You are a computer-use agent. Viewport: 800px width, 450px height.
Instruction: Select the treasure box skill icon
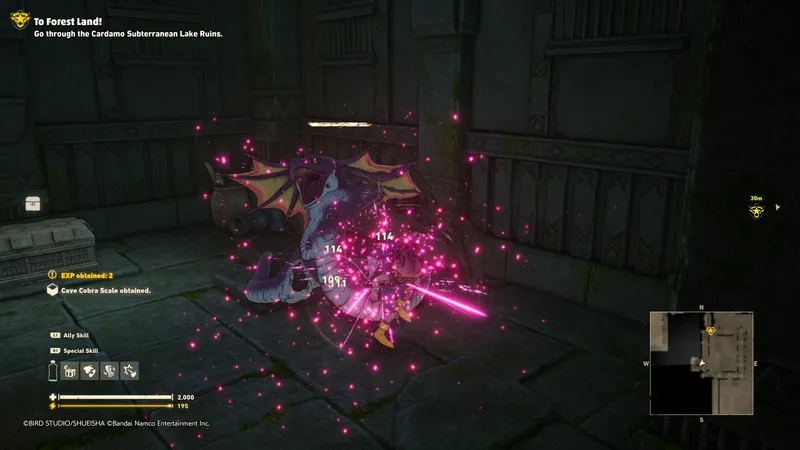click(x=71, y=371)
